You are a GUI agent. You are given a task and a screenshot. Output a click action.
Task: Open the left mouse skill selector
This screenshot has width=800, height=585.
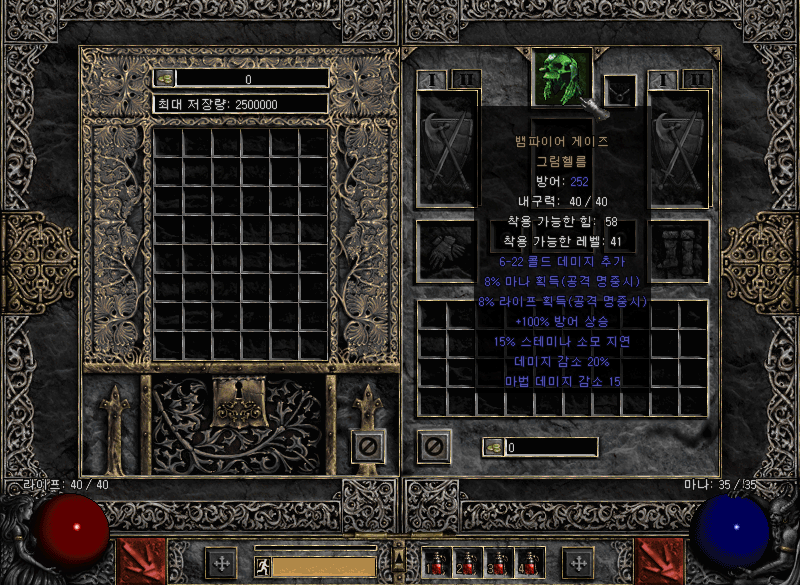[138, 562]
